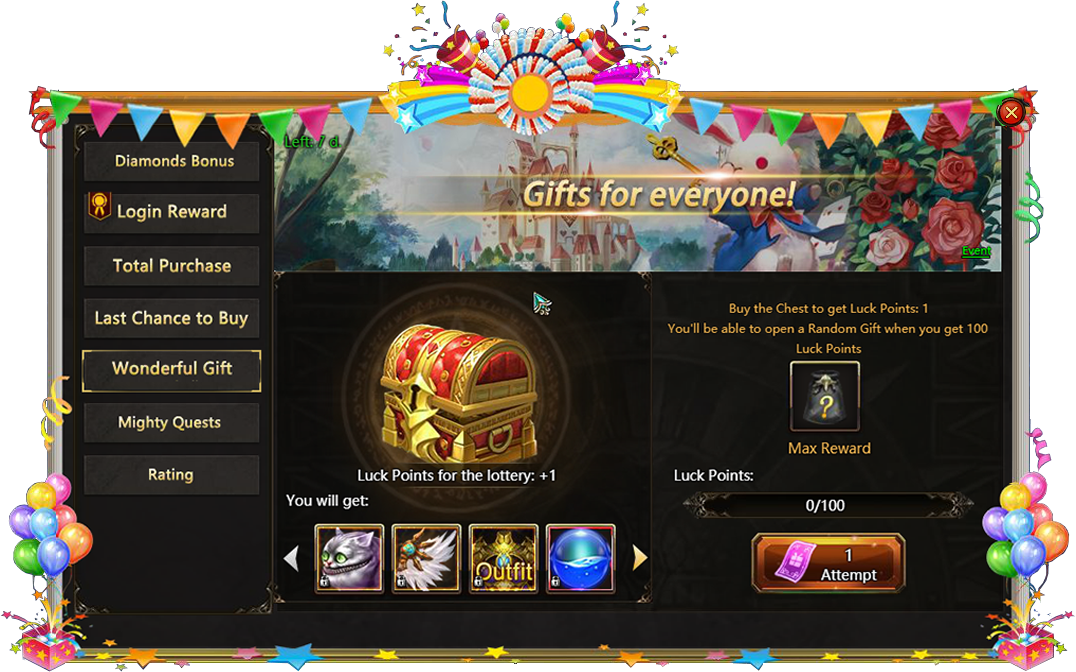The image size is (1076, 672).
Task: Open Last Chance to Buy
Action: tap(171, 318)
